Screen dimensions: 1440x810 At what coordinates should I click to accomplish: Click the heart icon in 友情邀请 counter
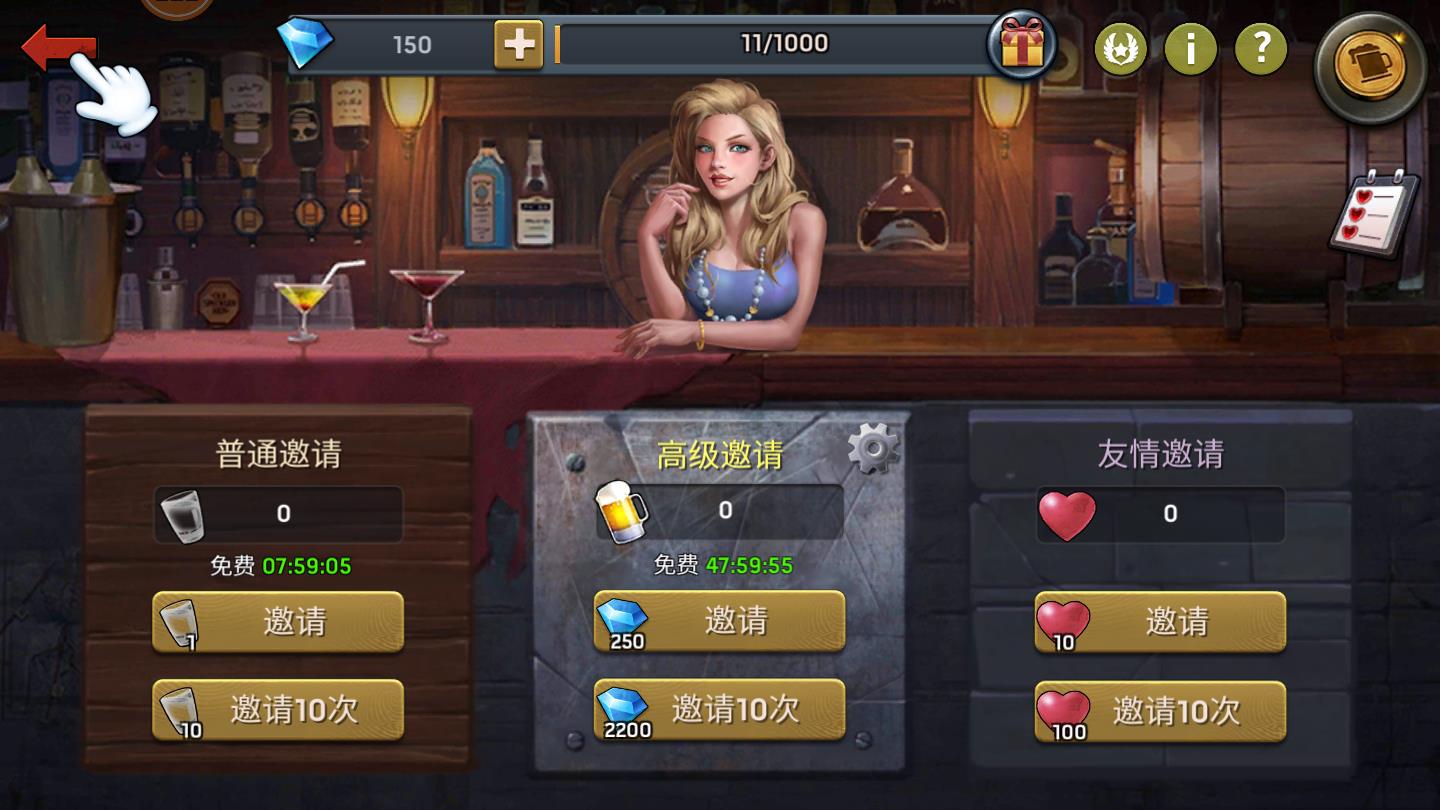point(1067,513)
